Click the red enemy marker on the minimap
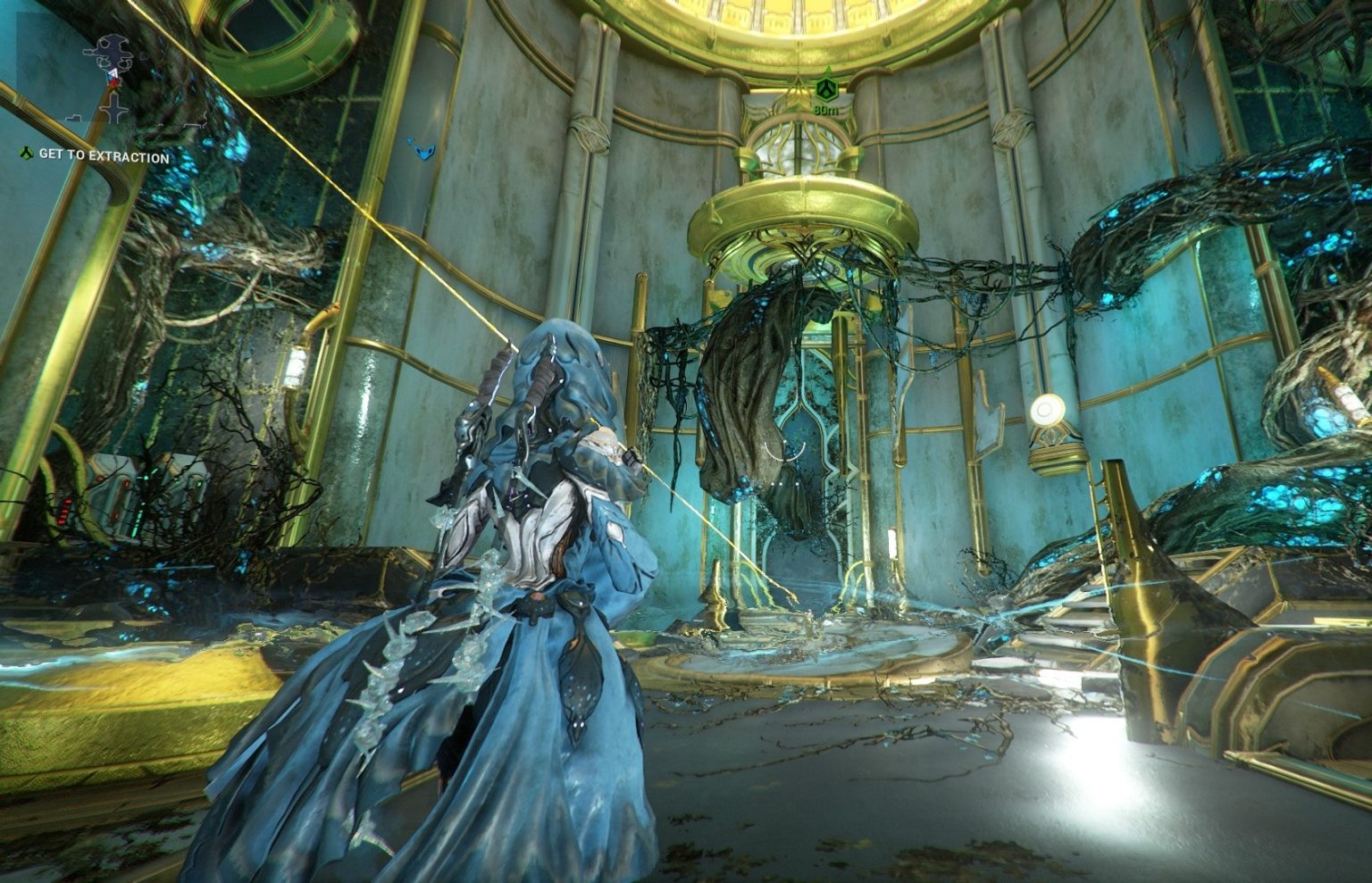Image resolution: width=1372 pixels, height=883 pixels. click(113, 83)
